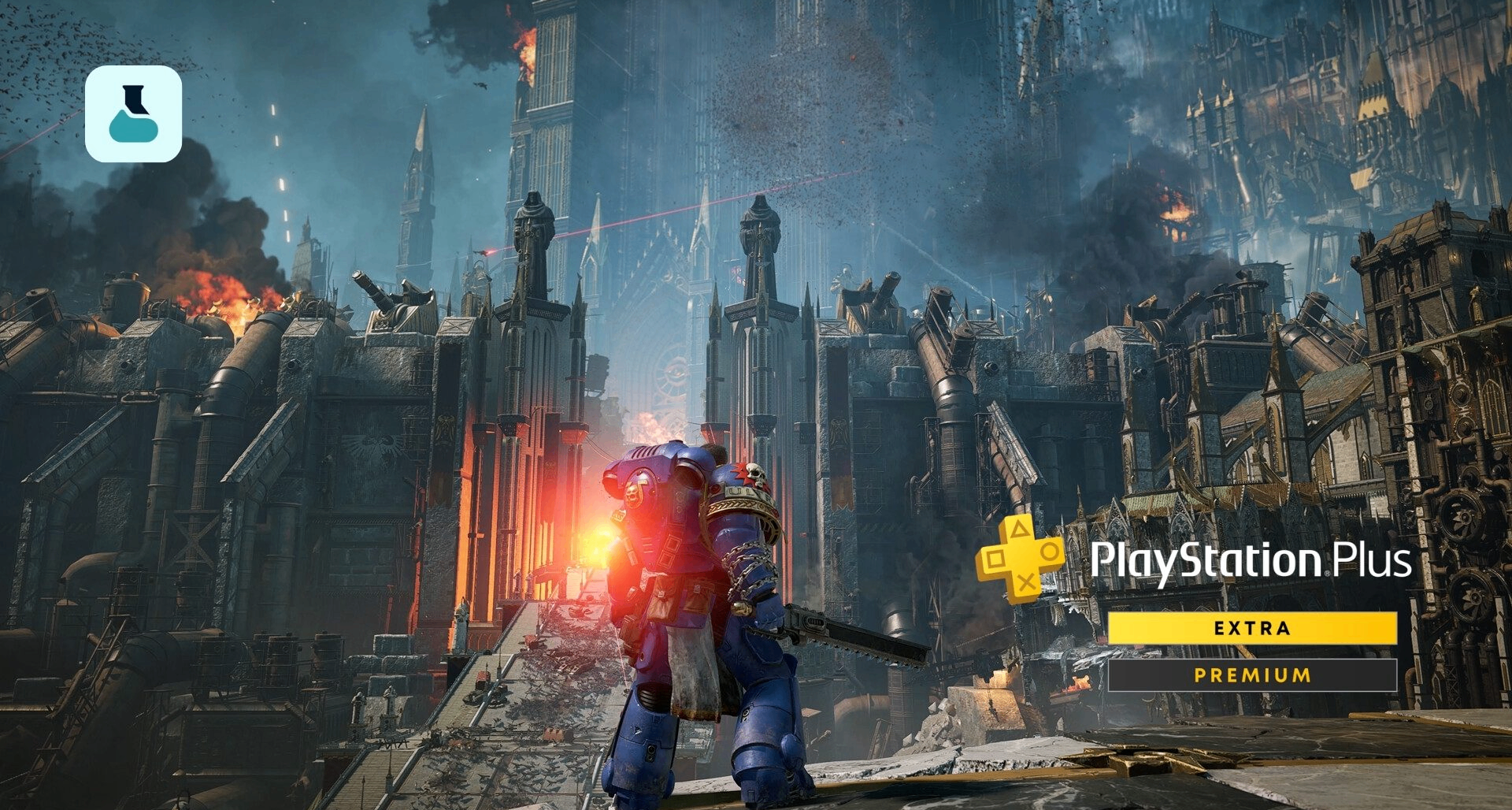Choose the dark PREMIUM tier badge
The image size is (1512, 810).
(x=1252, y=675)
